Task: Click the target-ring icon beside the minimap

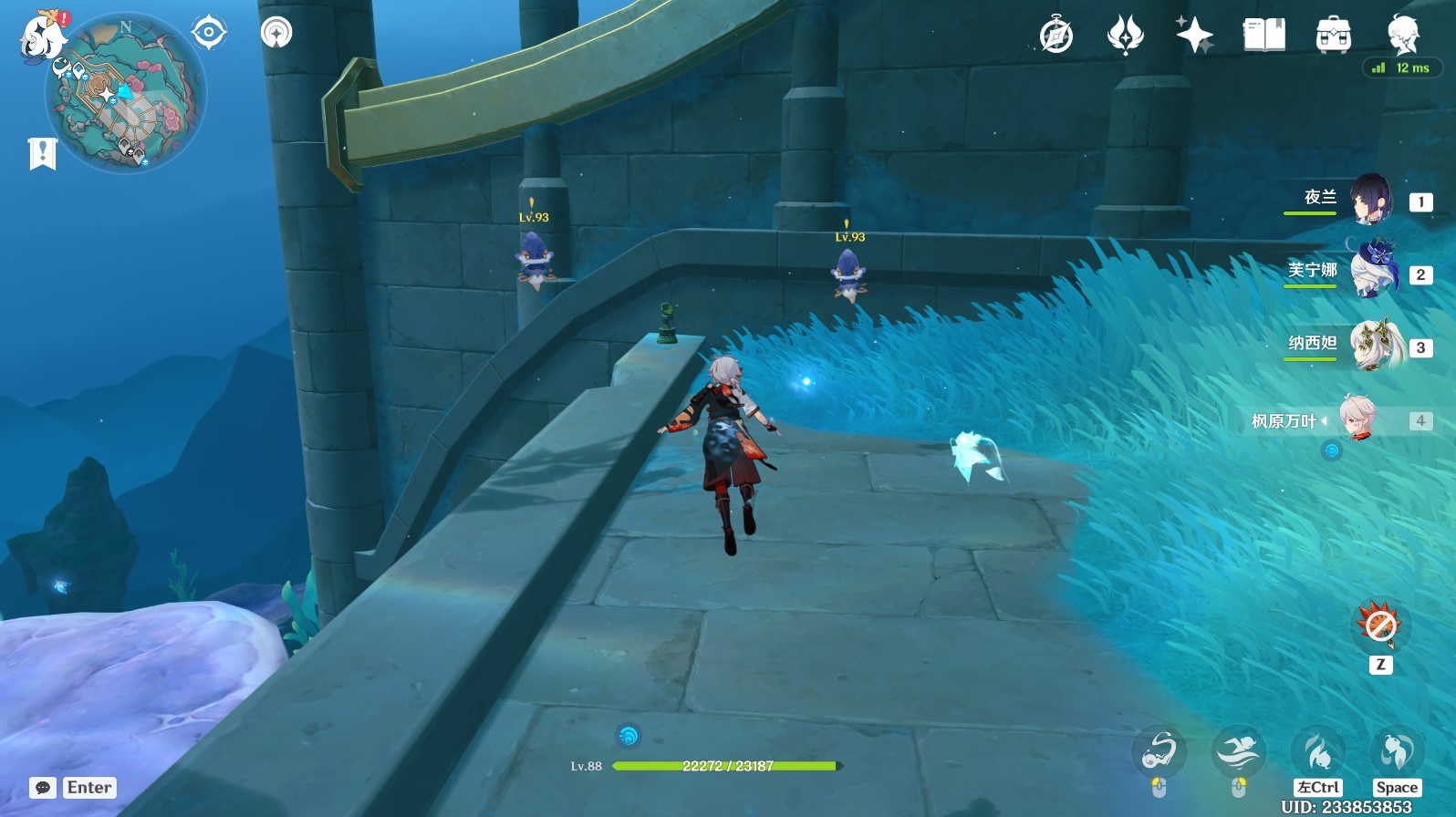Action: [208, 33]
